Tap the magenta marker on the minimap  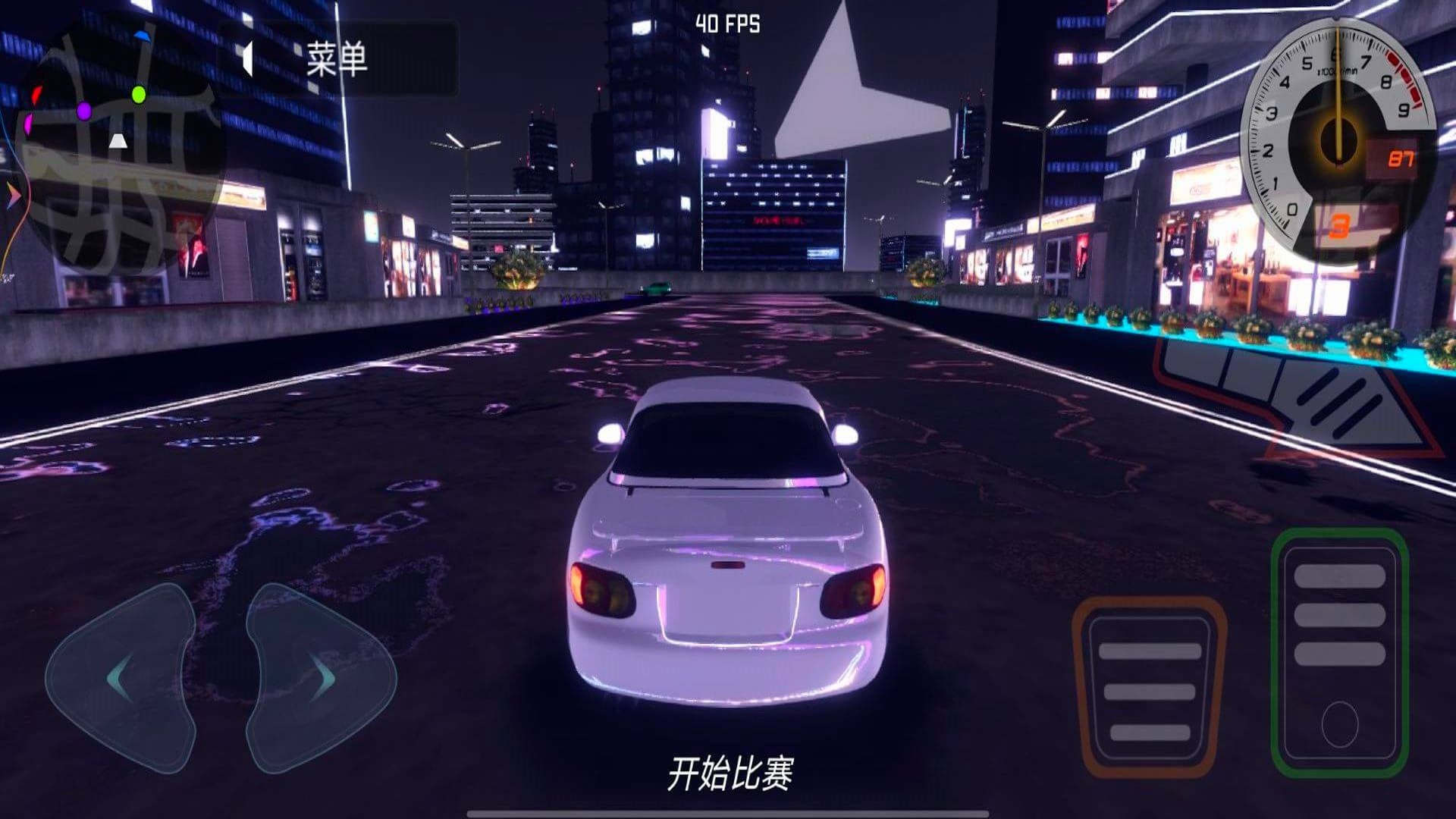click(29, 124)
